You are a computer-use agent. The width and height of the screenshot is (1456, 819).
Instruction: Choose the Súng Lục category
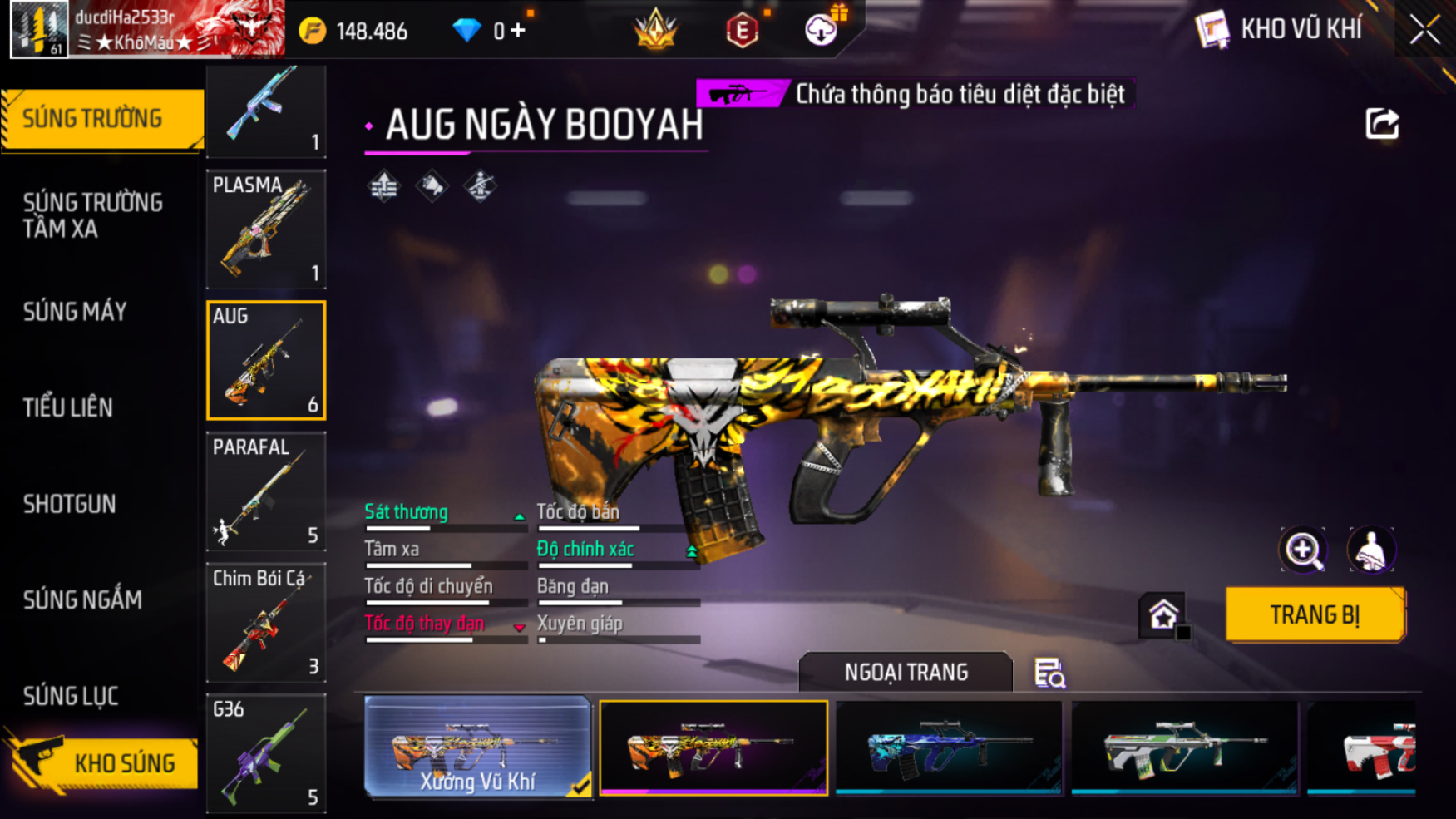click(x=71, y=696)
